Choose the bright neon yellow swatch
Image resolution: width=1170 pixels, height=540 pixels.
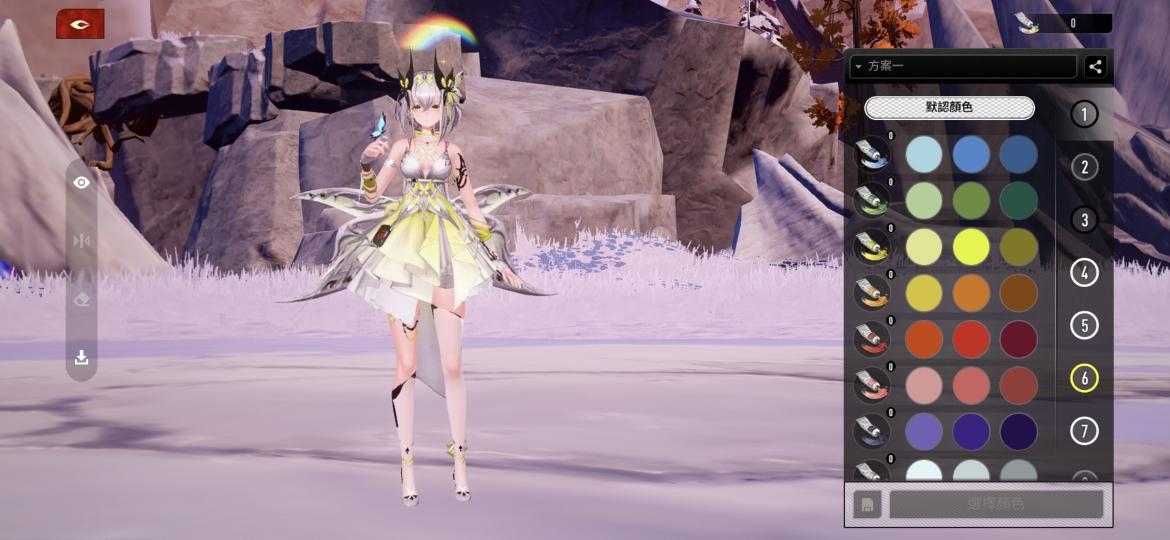pyautogui.click(x=971, y=247)
